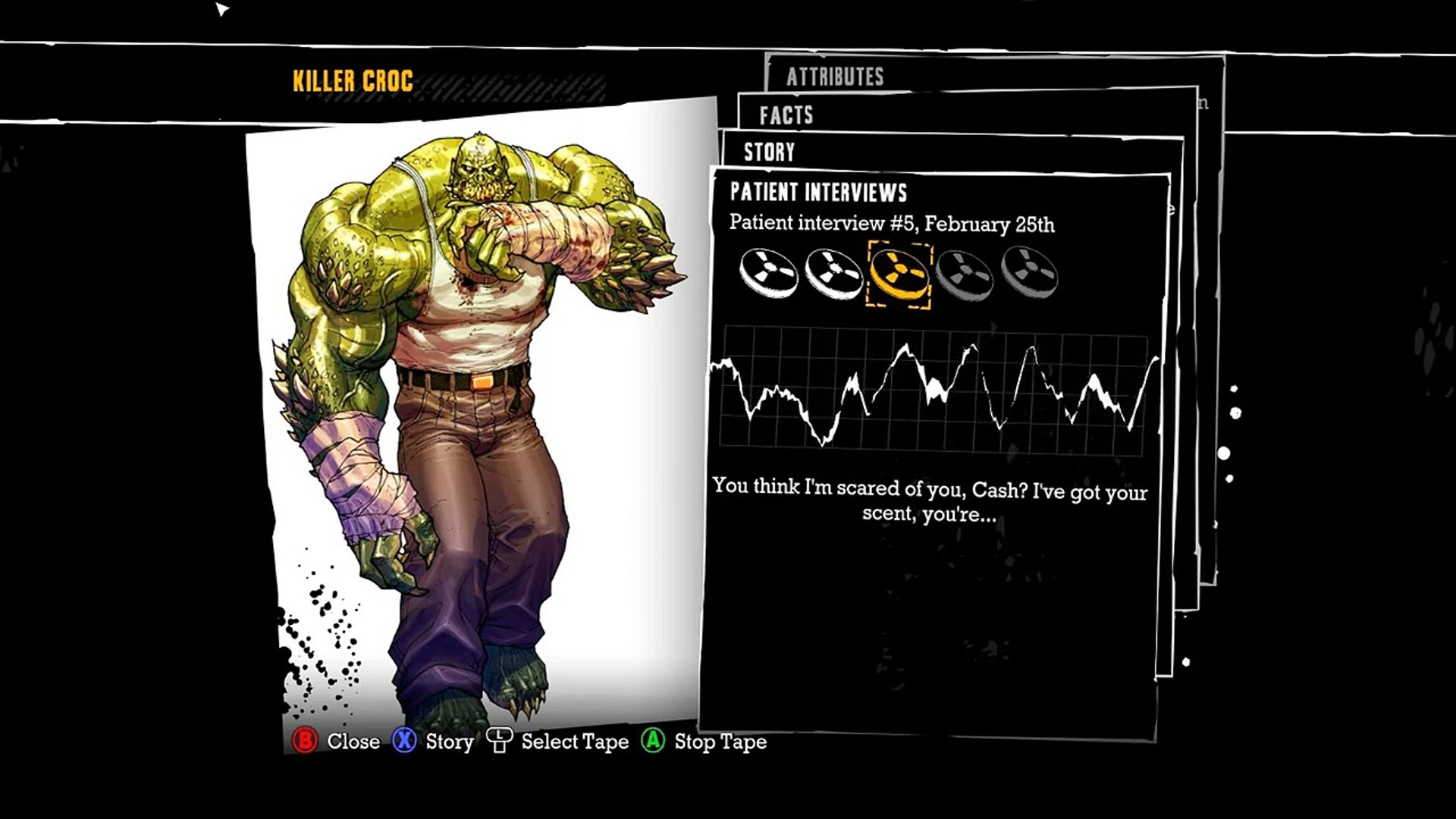Viewport: 1456px width, 819px height.
Task: Select the Patient Interviews tab header
Action: pos(818,193)
